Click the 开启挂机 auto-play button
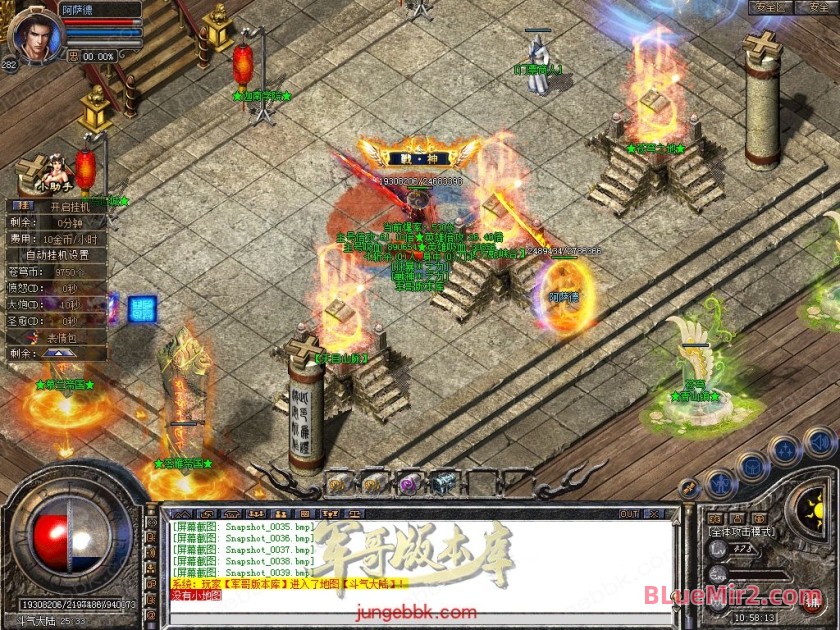This screenshot has height=630, width=840. point(70,206)
